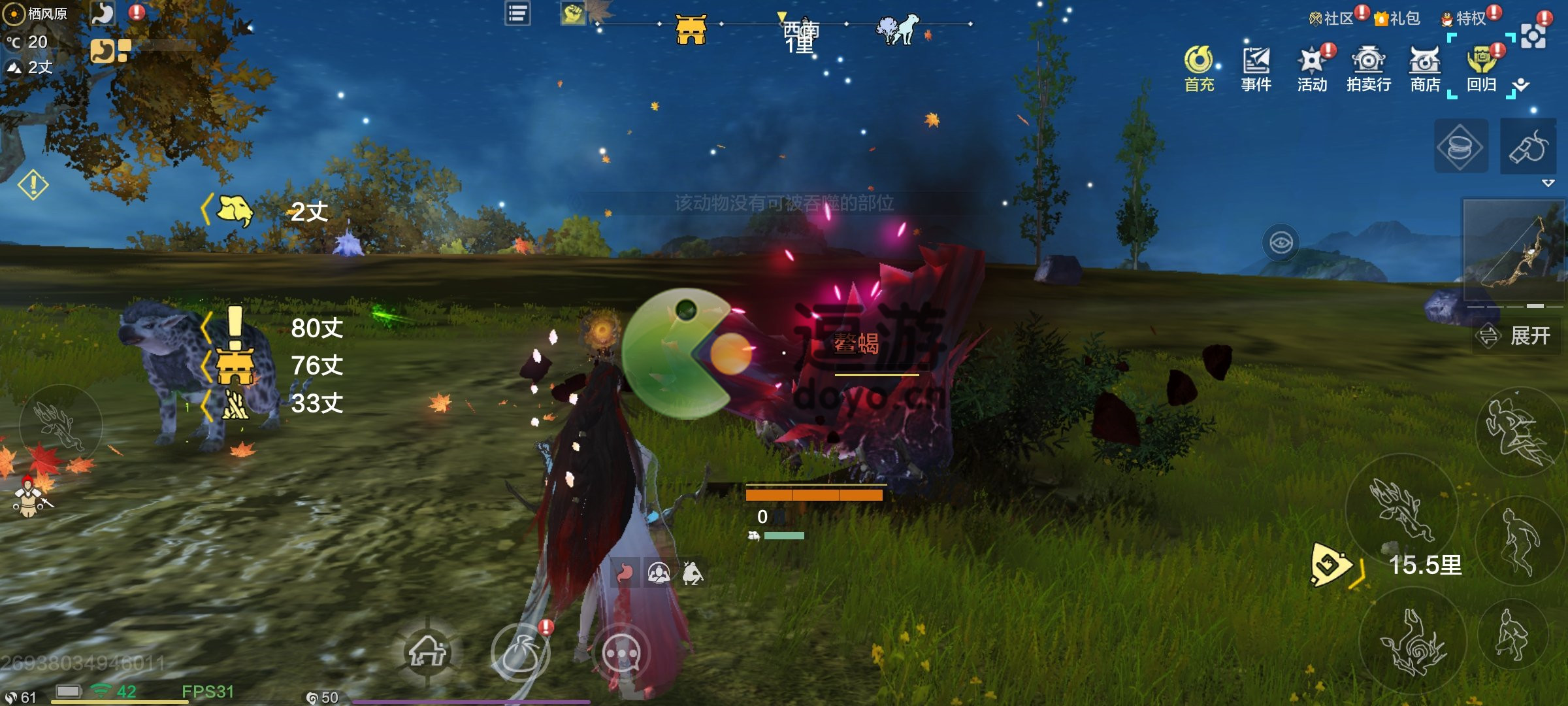Viewport: 1568px width, 706px height.
Task: Select the bow weapon thumbnail
Action: (1514, 250)
